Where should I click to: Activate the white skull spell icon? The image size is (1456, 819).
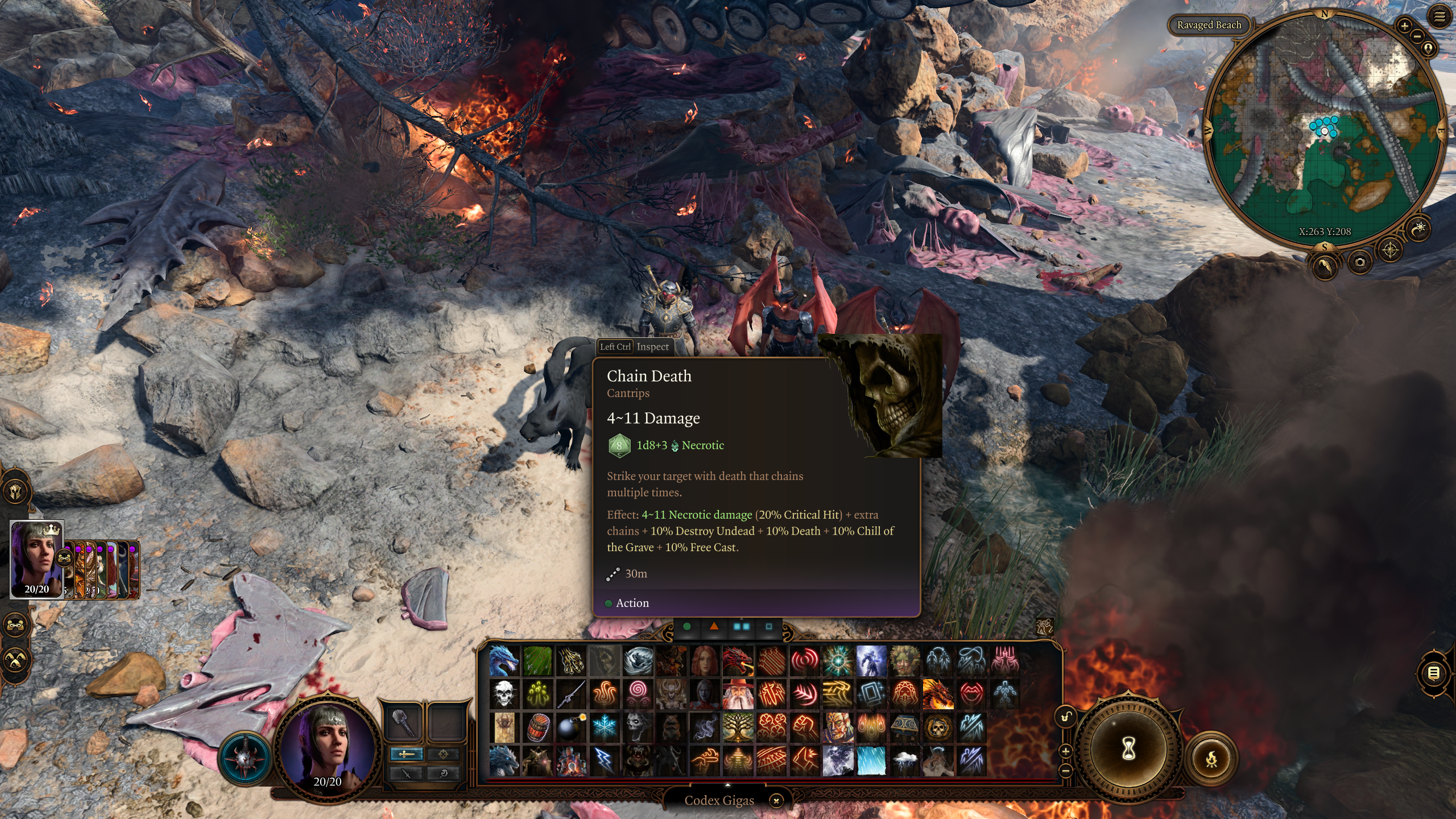click(504, 694)
